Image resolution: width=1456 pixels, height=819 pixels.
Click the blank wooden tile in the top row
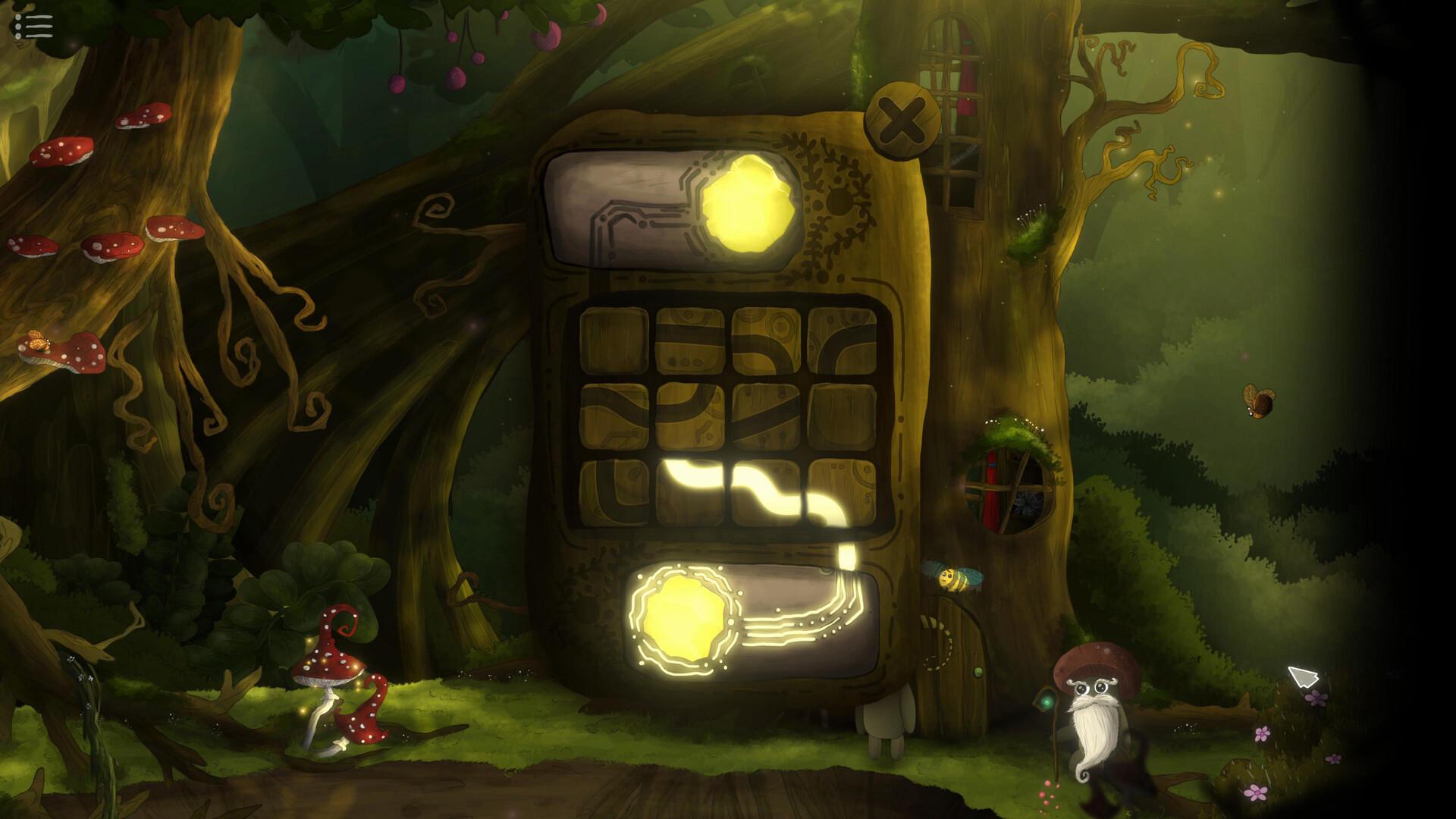pyautogui.click(x=614, y=341)
